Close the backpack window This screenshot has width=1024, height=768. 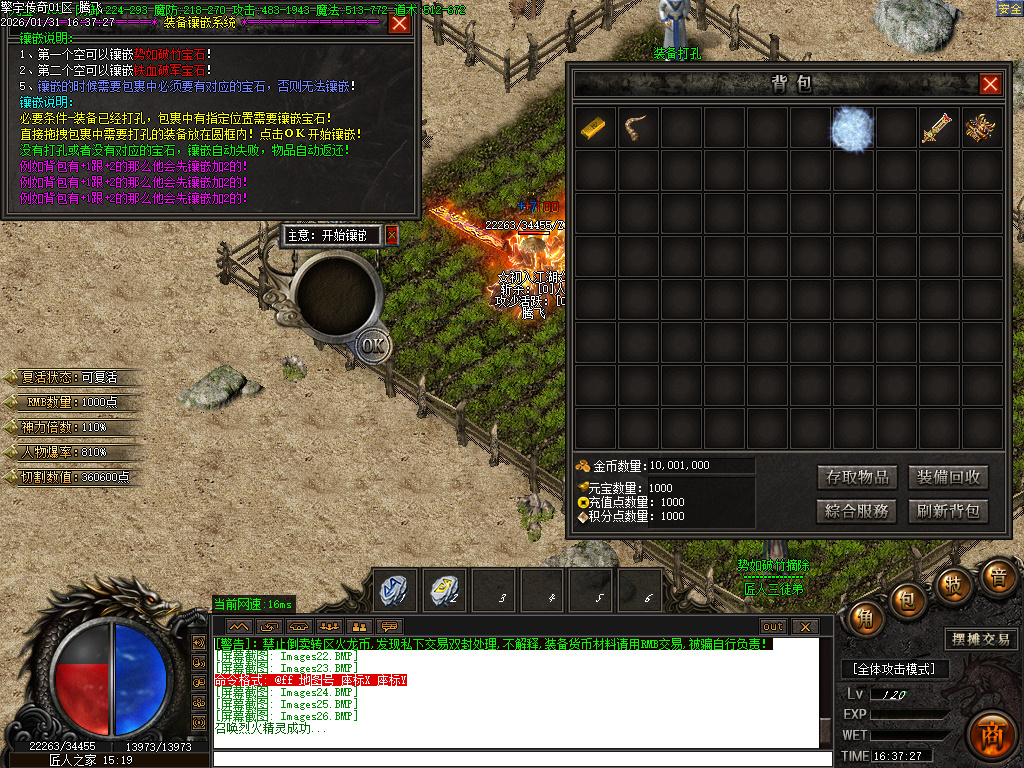(x=990, y=84)
